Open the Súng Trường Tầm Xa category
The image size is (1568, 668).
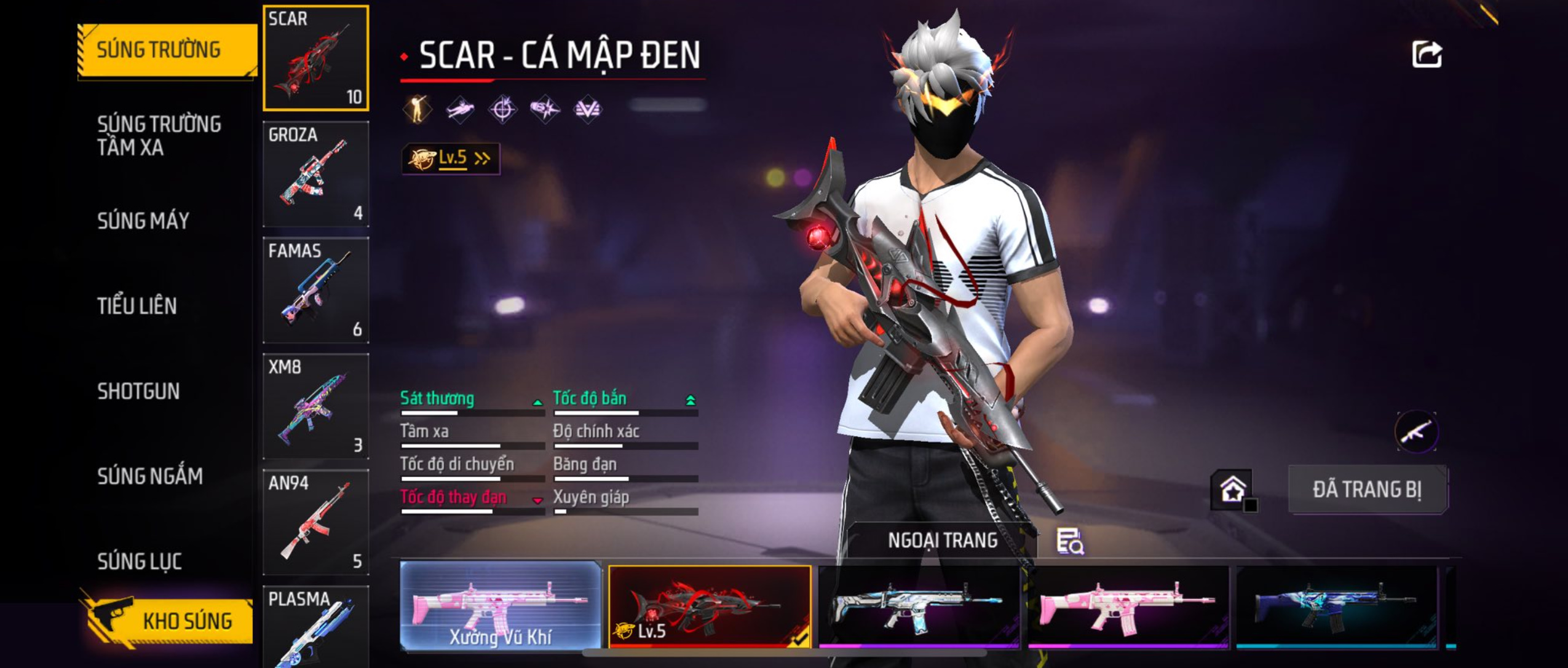(x=159, y=136)
